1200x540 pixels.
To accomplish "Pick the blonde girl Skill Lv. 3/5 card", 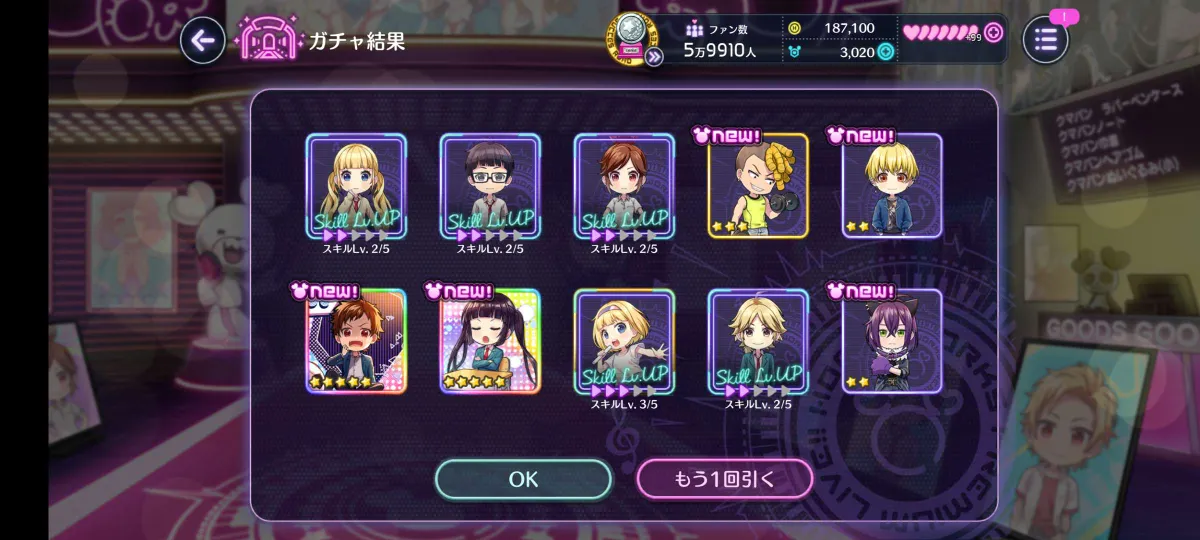I will [x=624, y=341].
